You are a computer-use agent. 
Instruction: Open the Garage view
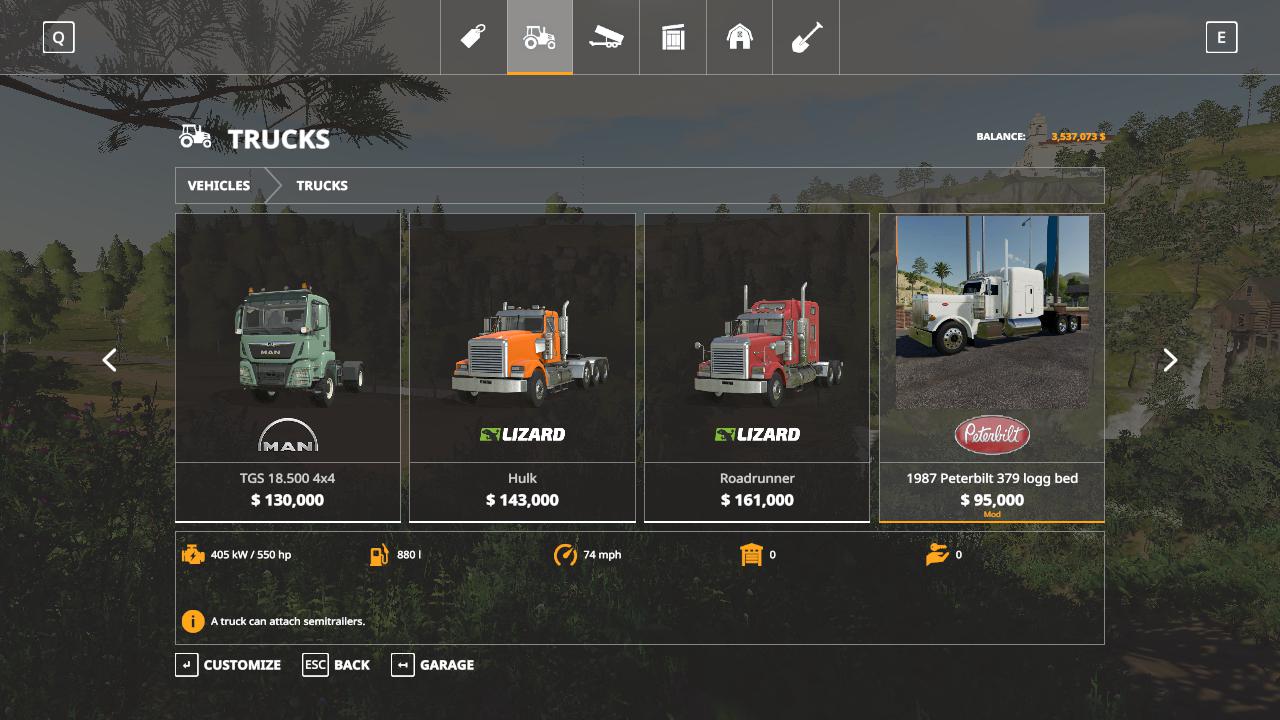(433, 665)
